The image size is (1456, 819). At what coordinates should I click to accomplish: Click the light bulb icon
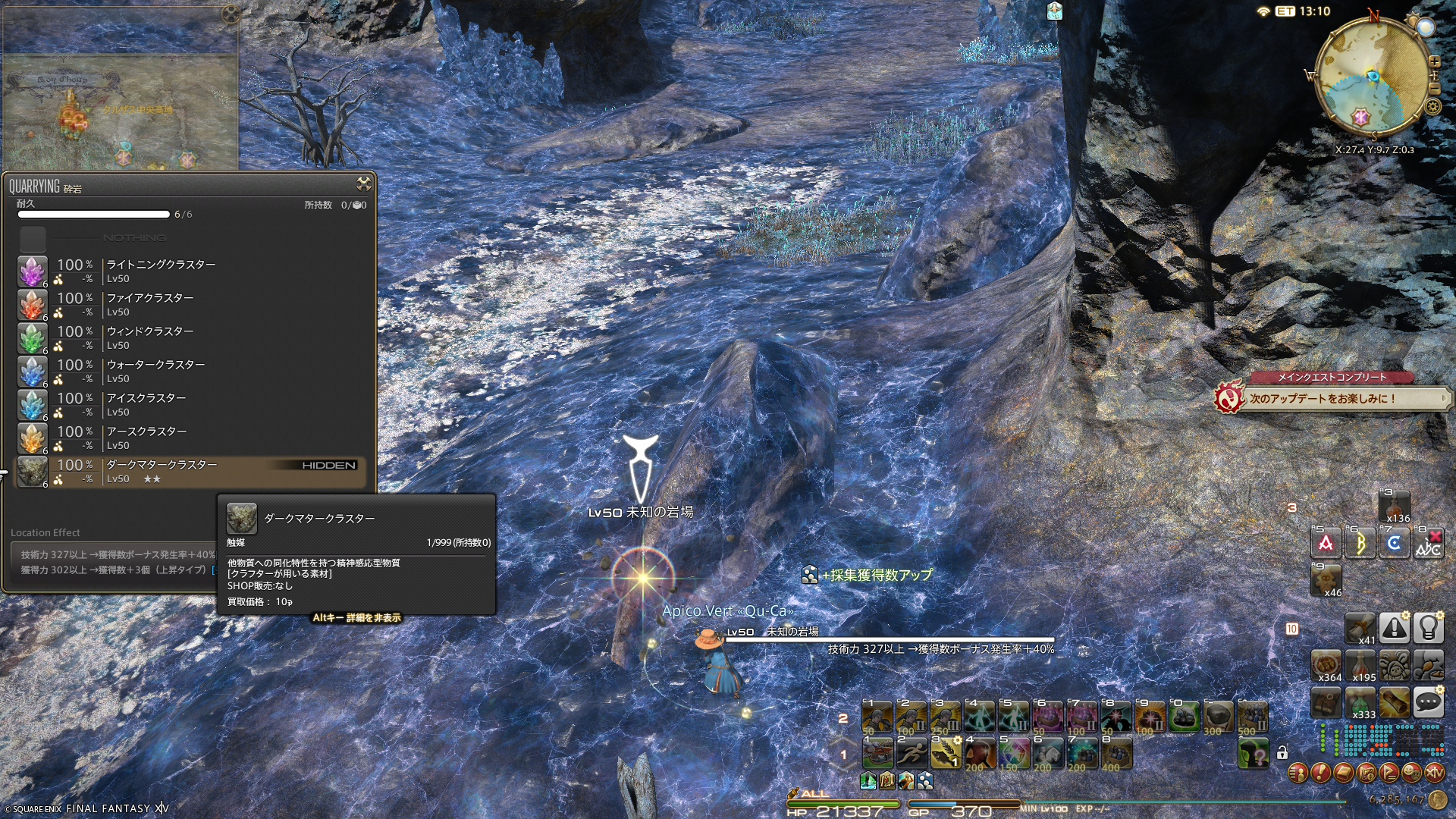pyautogui.click(x=1428, y=628)
